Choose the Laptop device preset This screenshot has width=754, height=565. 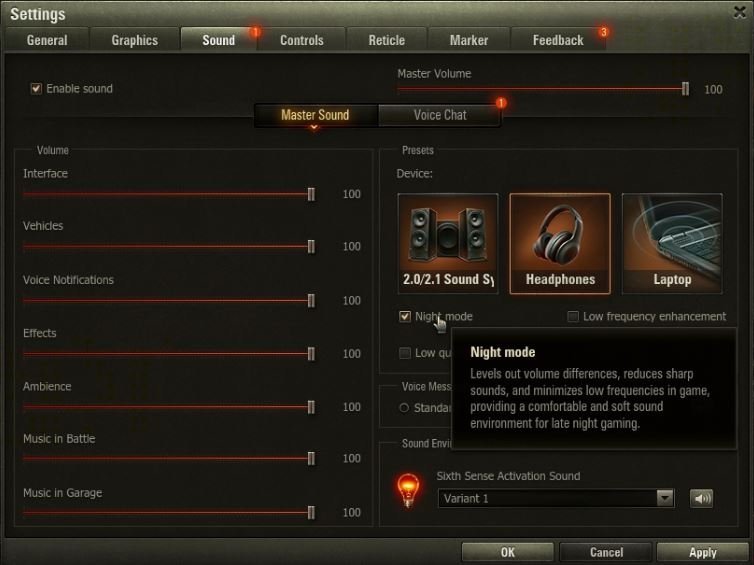pyautogui.click(x=672, y=243)
